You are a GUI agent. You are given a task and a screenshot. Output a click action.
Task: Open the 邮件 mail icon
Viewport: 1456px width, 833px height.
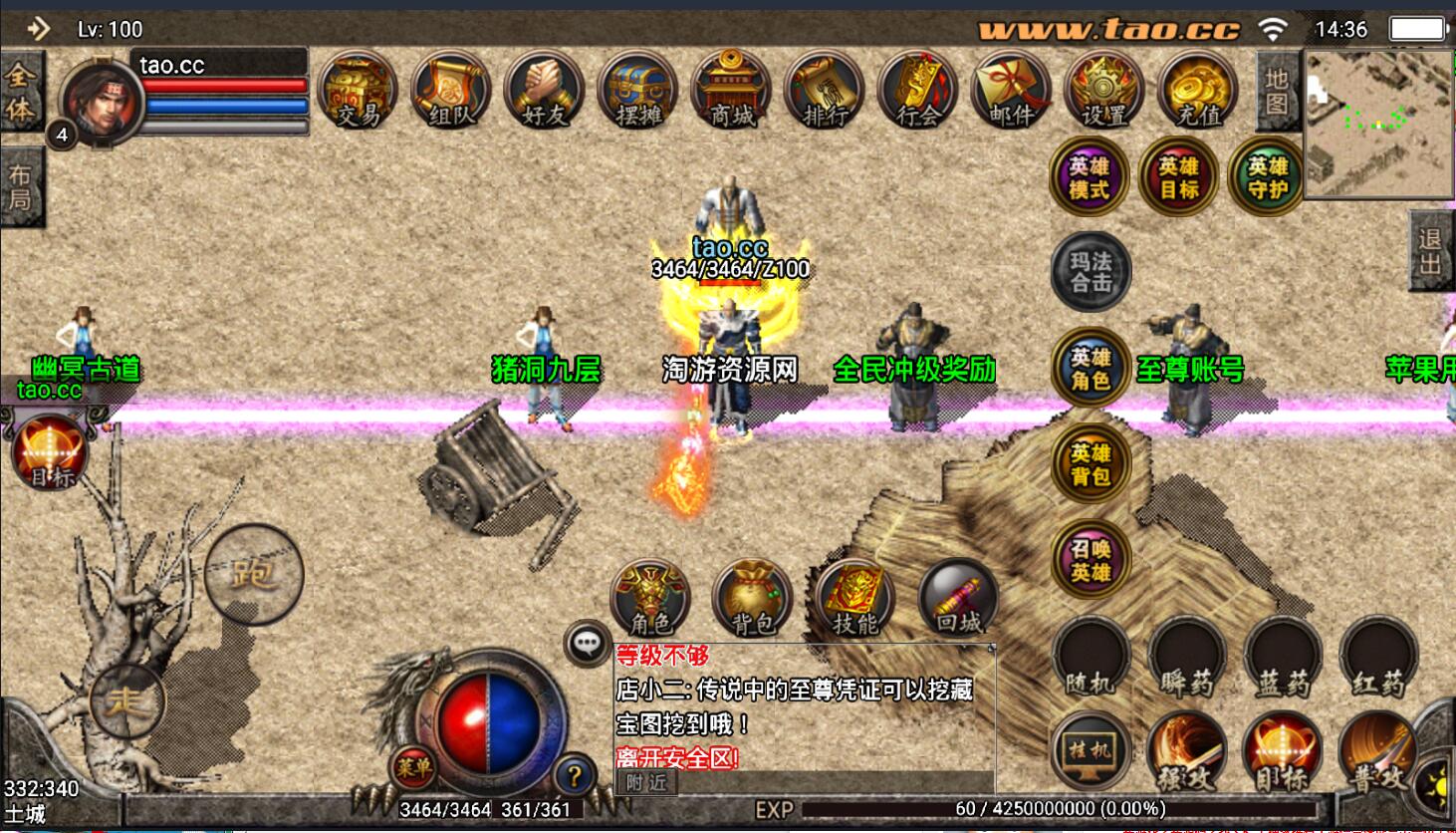1011,91
